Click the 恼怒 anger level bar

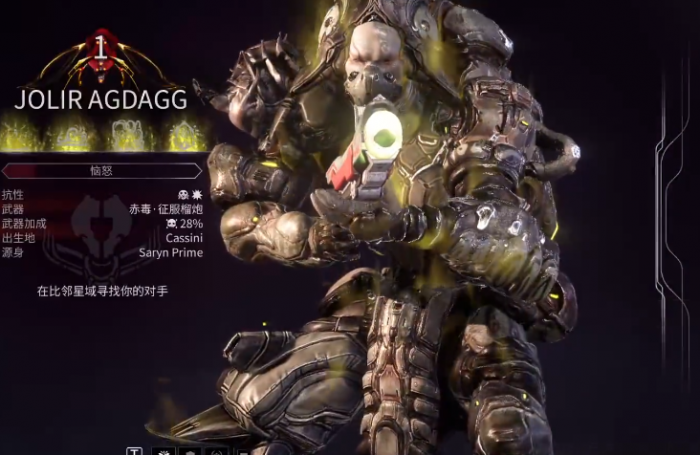102,171
